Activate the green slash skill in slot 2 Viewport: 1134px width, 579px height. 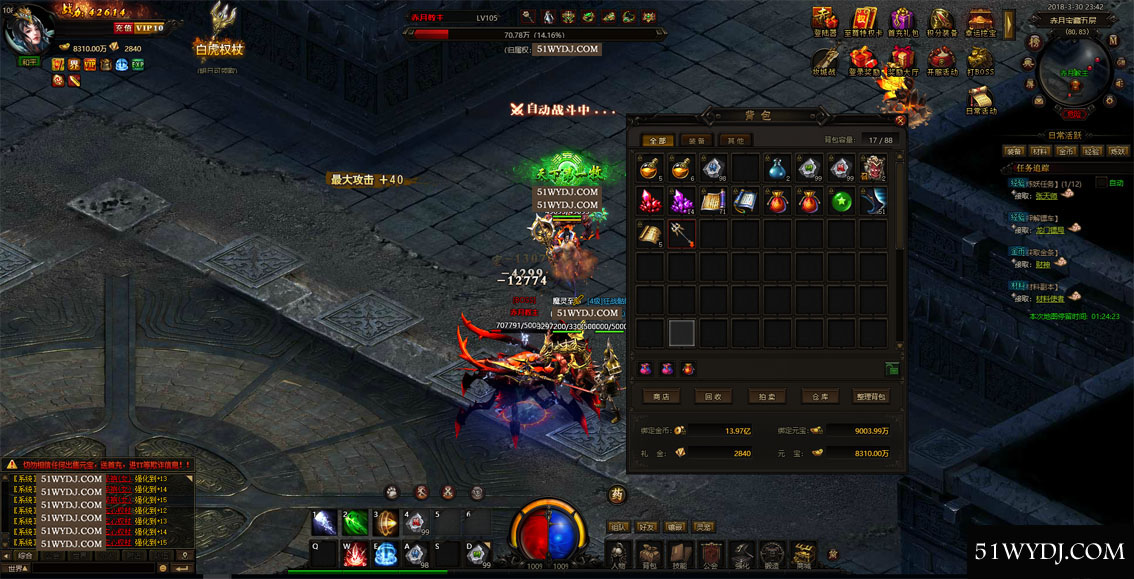click(x=355, y=523)
